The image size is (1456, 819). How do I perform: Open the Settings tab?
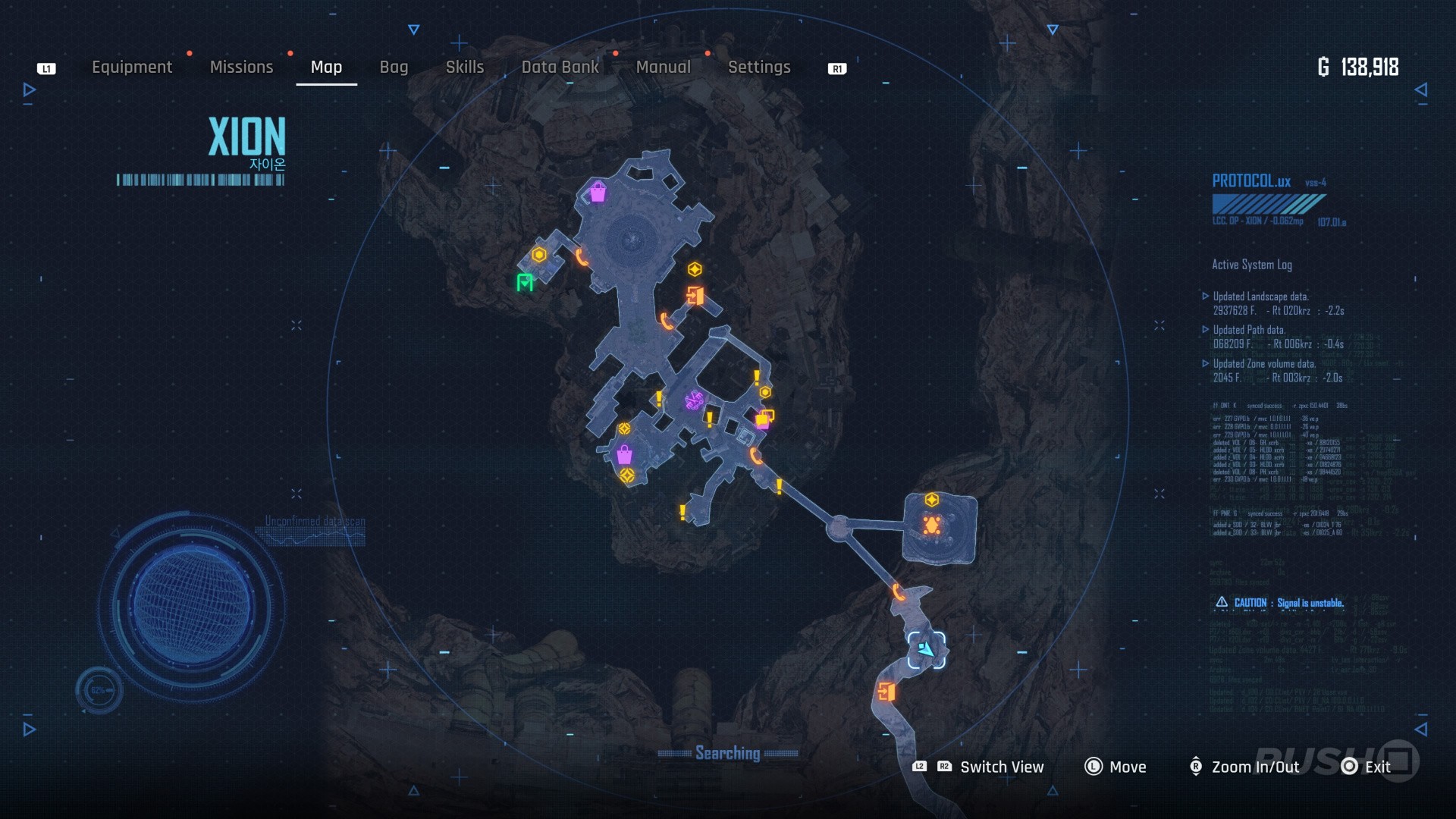point(759,67)
